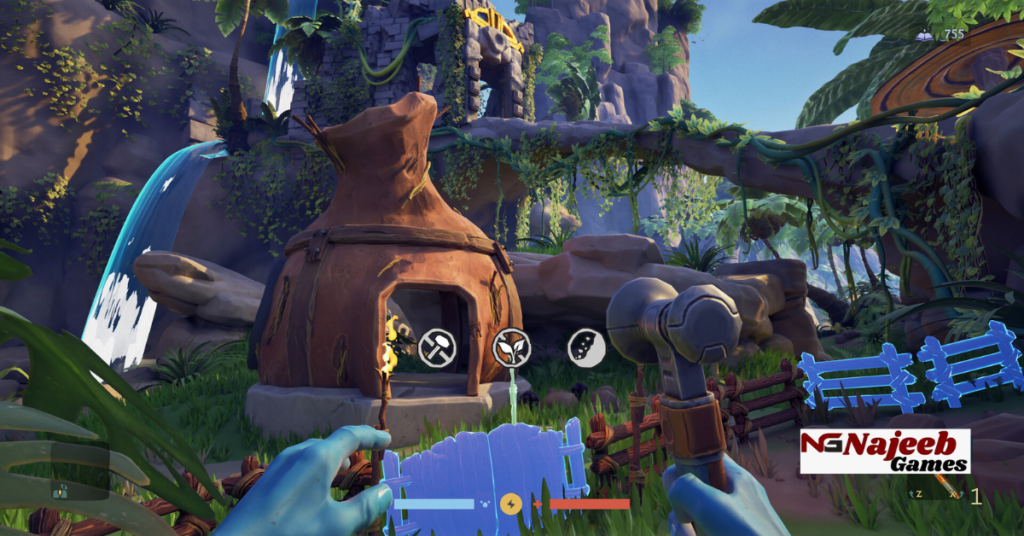Click the yellow lightning bolt energy icon
The height and width of the screenshot is (536, 1024).
point(511,503)
